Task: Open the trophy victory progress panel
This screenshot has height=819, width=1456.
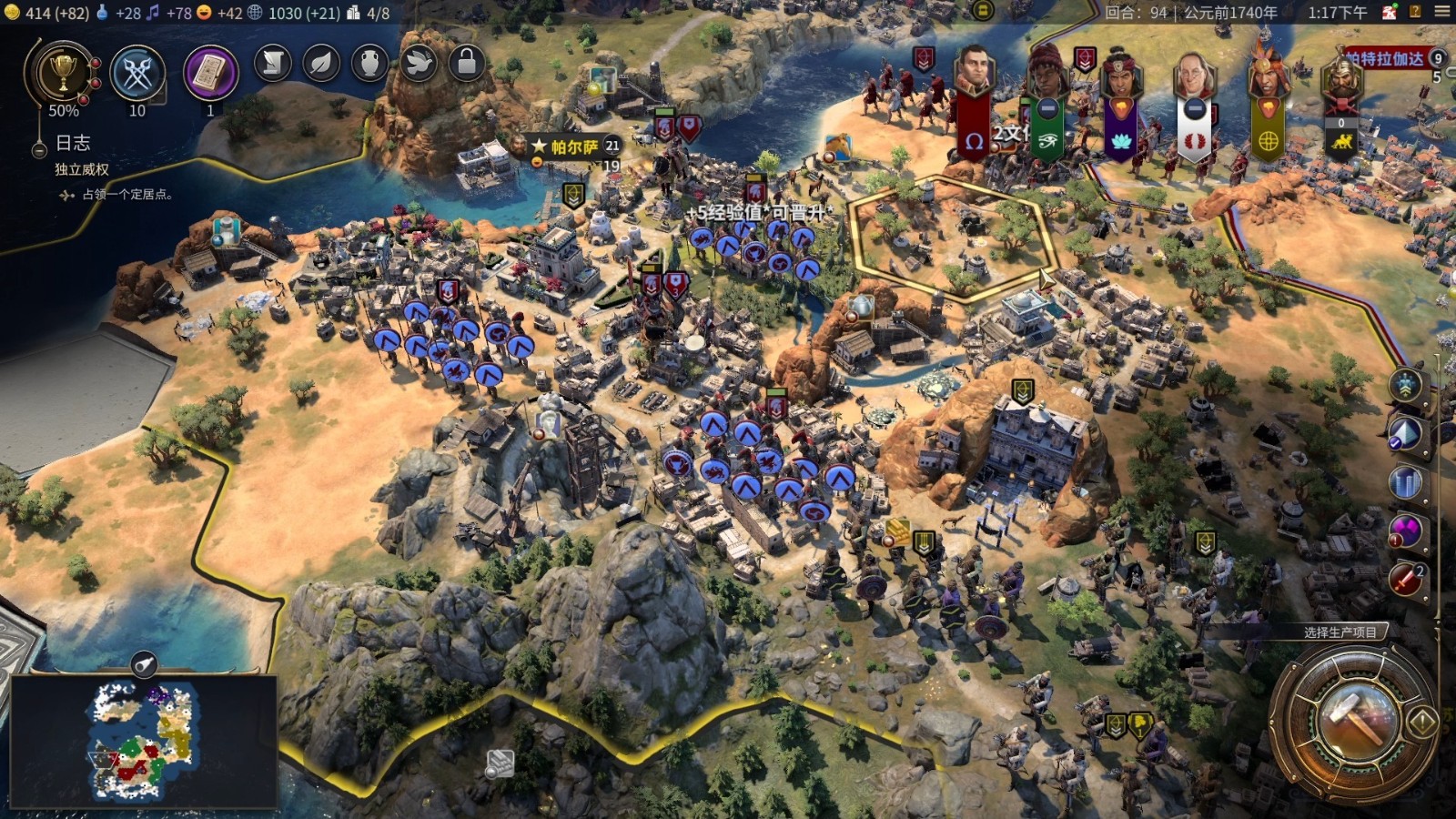Action: click(63, 74)
